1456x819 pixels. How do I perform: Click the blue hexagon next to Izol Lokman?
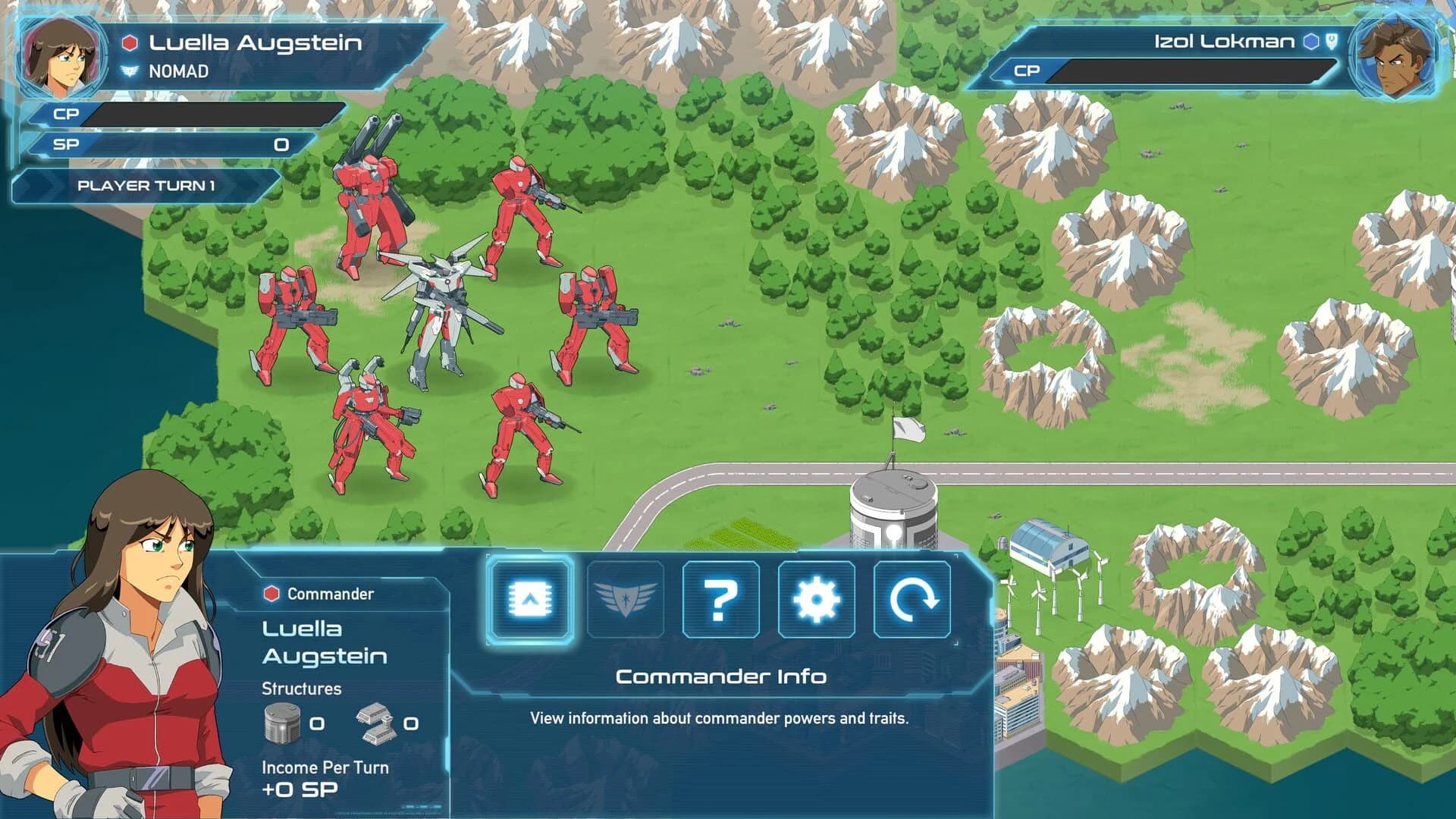click(x=1312, y=42)
